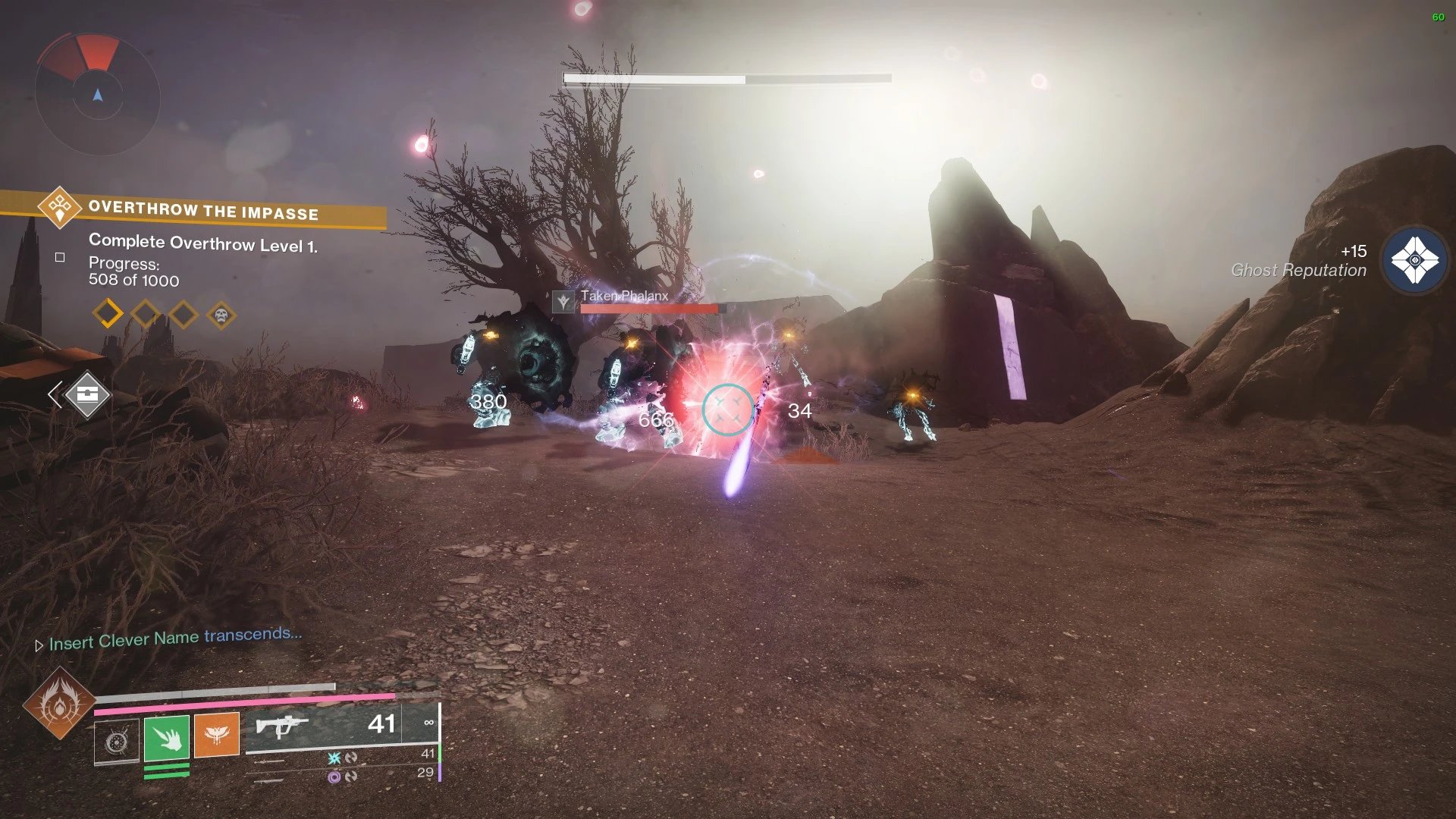1456x819 pixels.
Task: Trigger the orange winged class ability
Action: coord(216,735)
